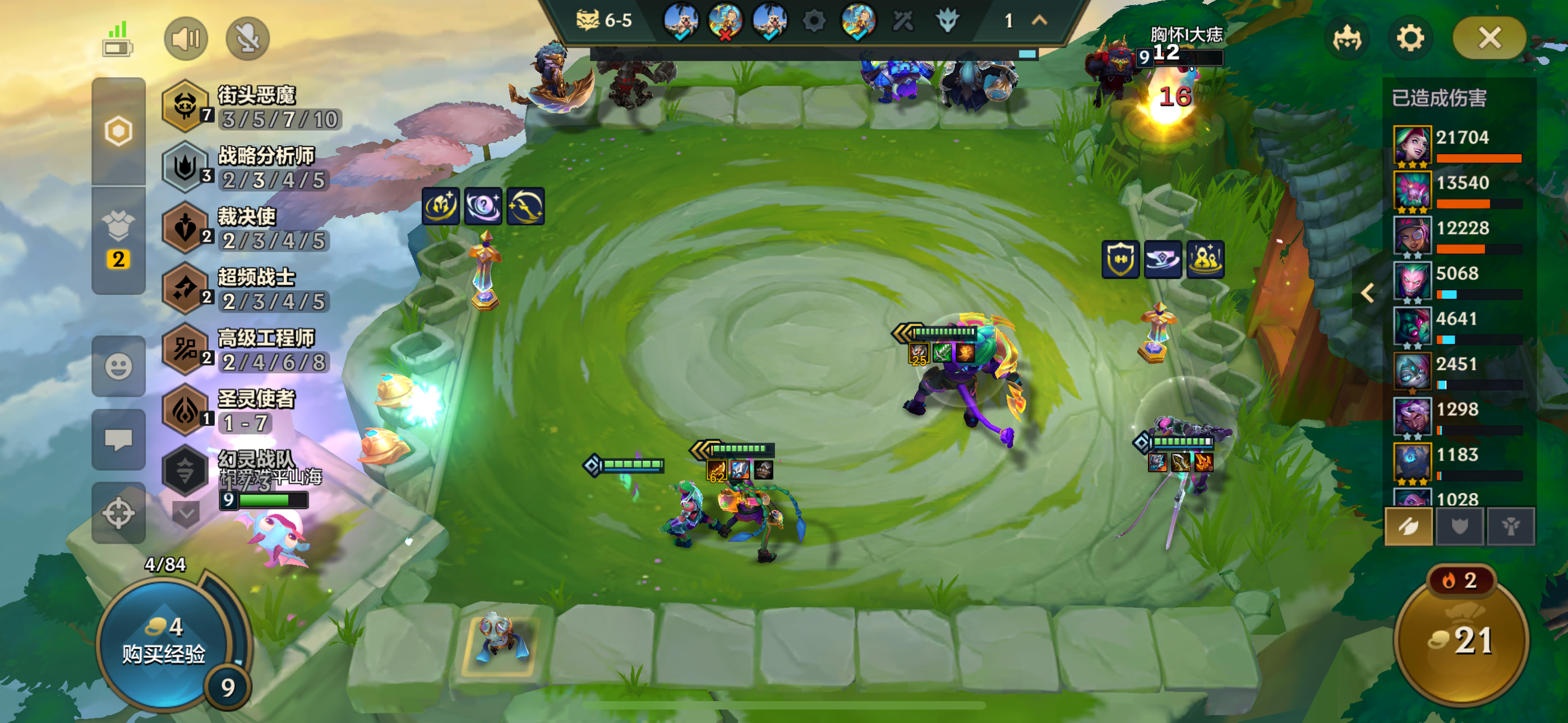Open the chat speech bubble button
Viewport: 1568px width, 723px height.
pyautogui.click(x=118, y=439)
